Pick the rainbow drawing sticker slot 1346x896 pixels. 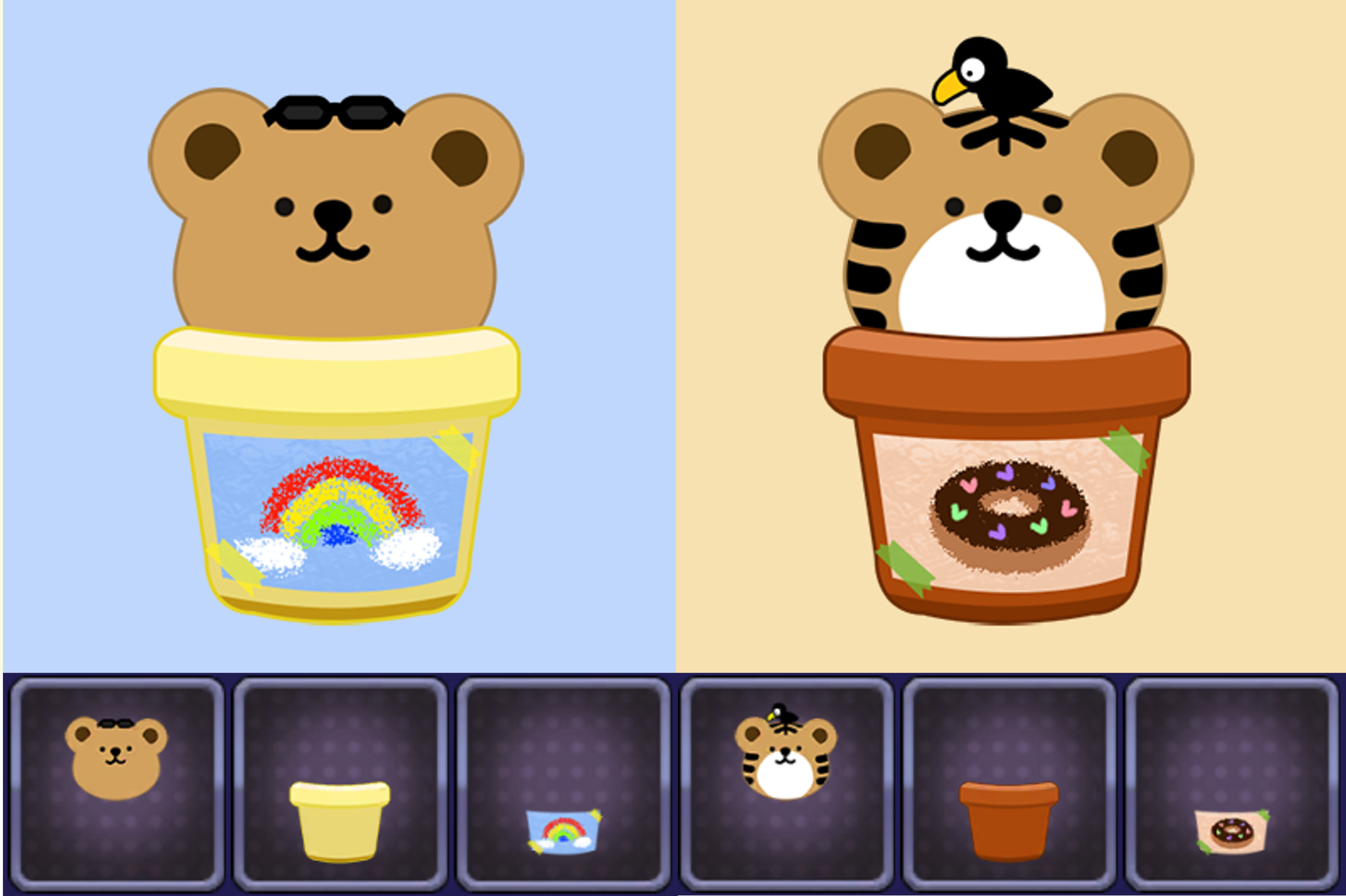click(x=563, y=784)
